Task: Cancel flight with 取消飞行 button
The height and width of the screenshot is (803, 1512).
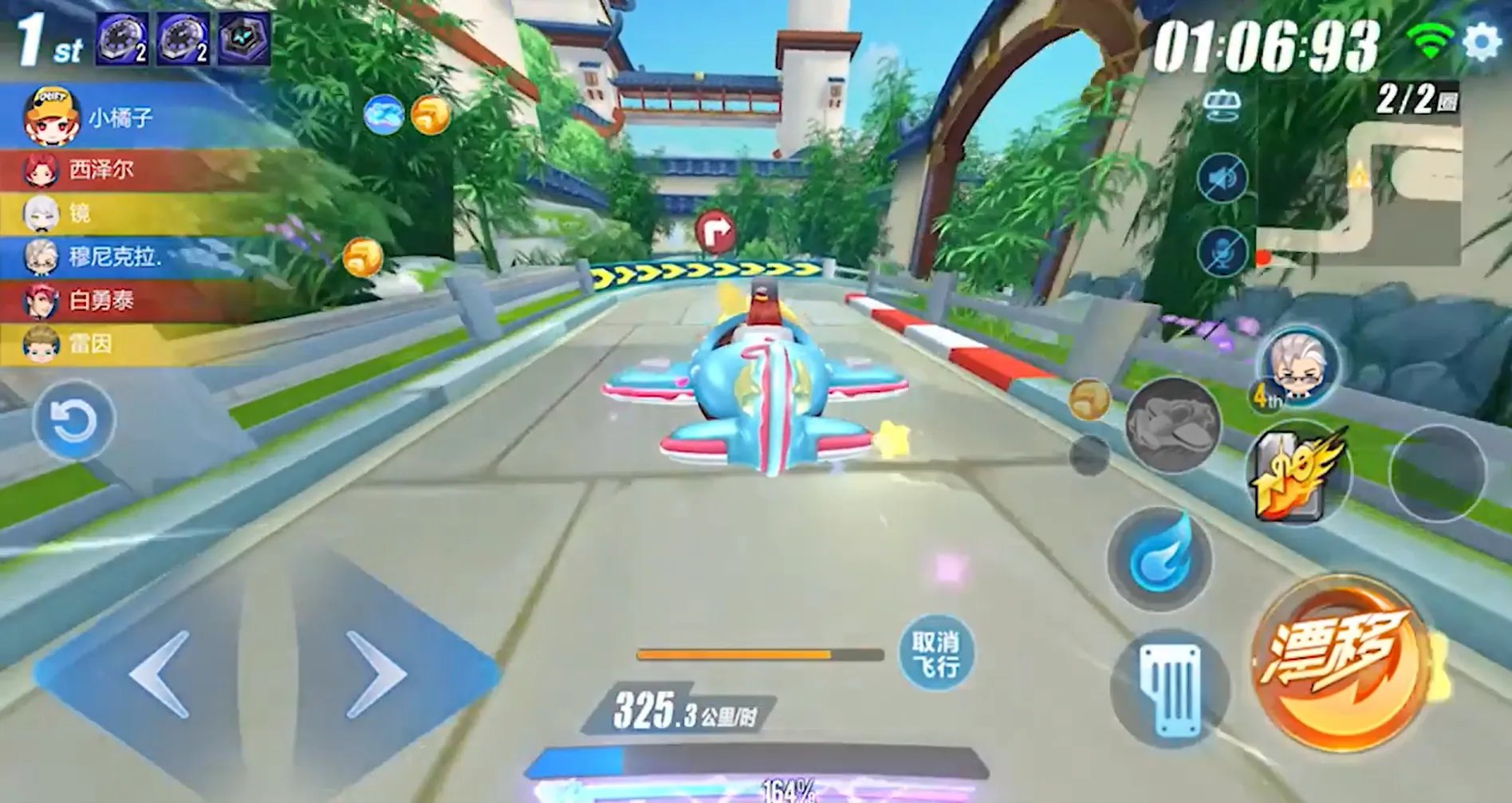Action: click(x=935, y=653)
